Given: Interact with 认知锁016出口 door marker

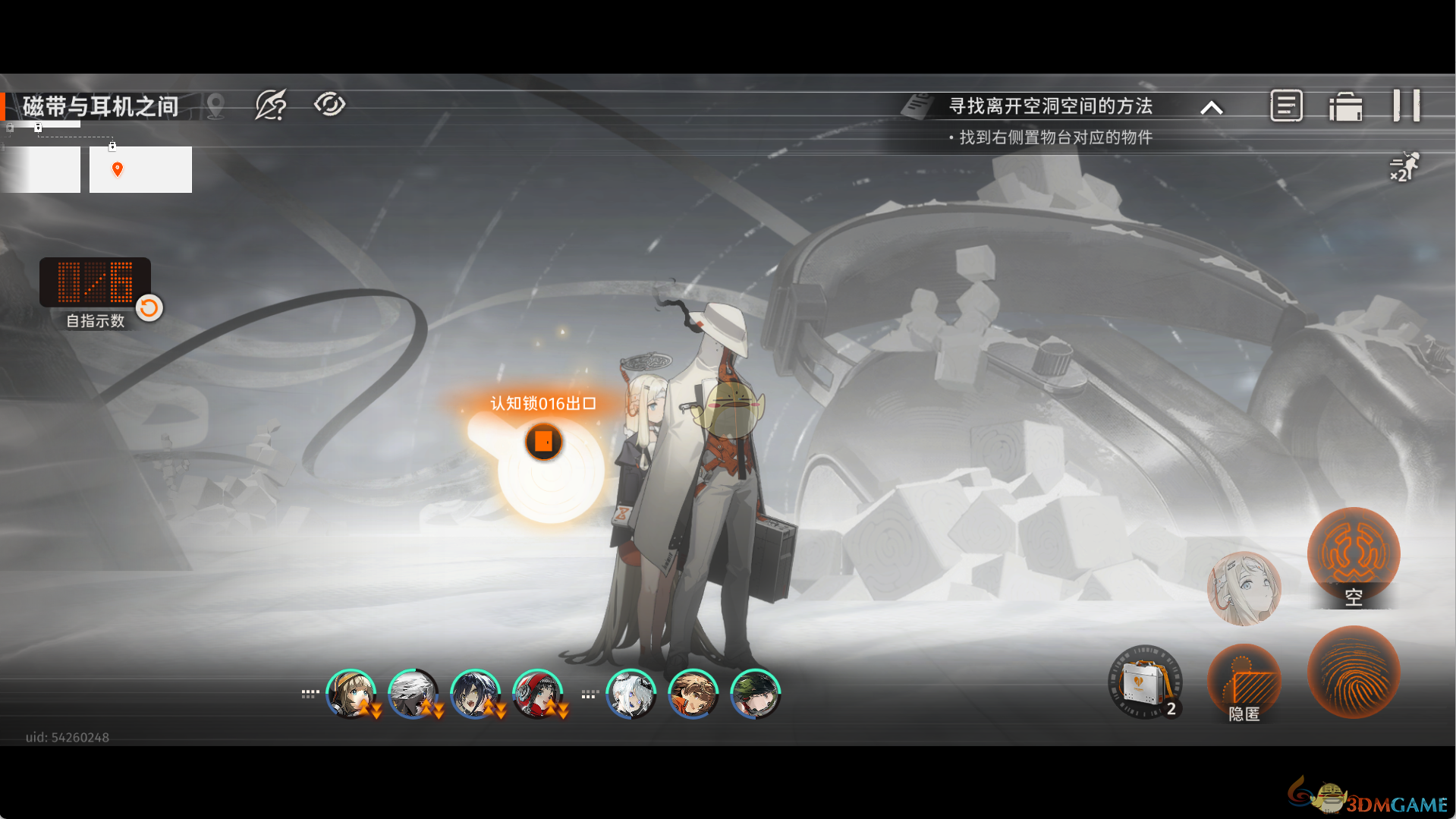Looking at the screenshot, I should point(544,441).
